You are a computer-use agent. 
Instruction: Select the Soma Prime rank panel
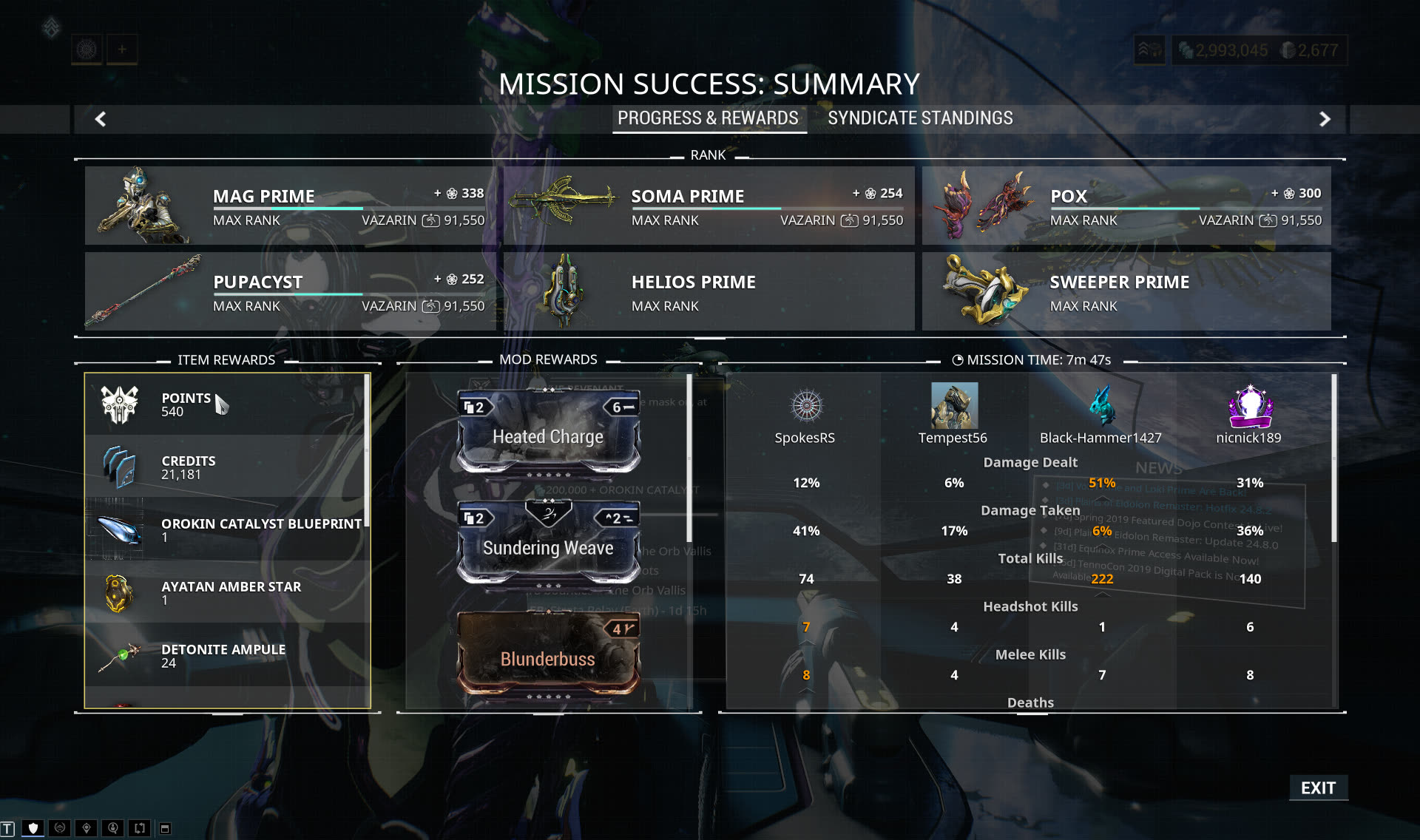(709, 206)
